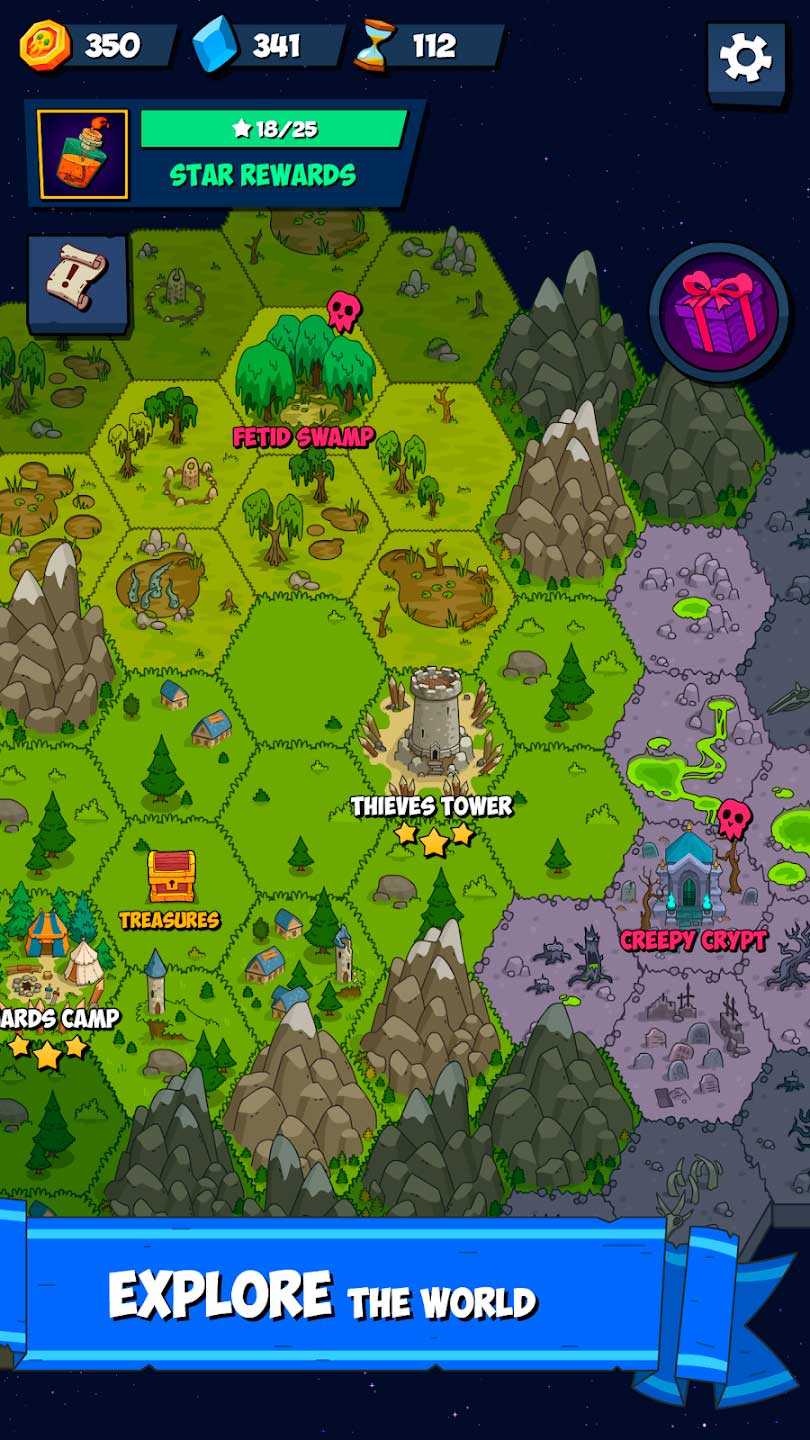Tap the blue gem currency icon
The image size is (810, 1440).
215,46
